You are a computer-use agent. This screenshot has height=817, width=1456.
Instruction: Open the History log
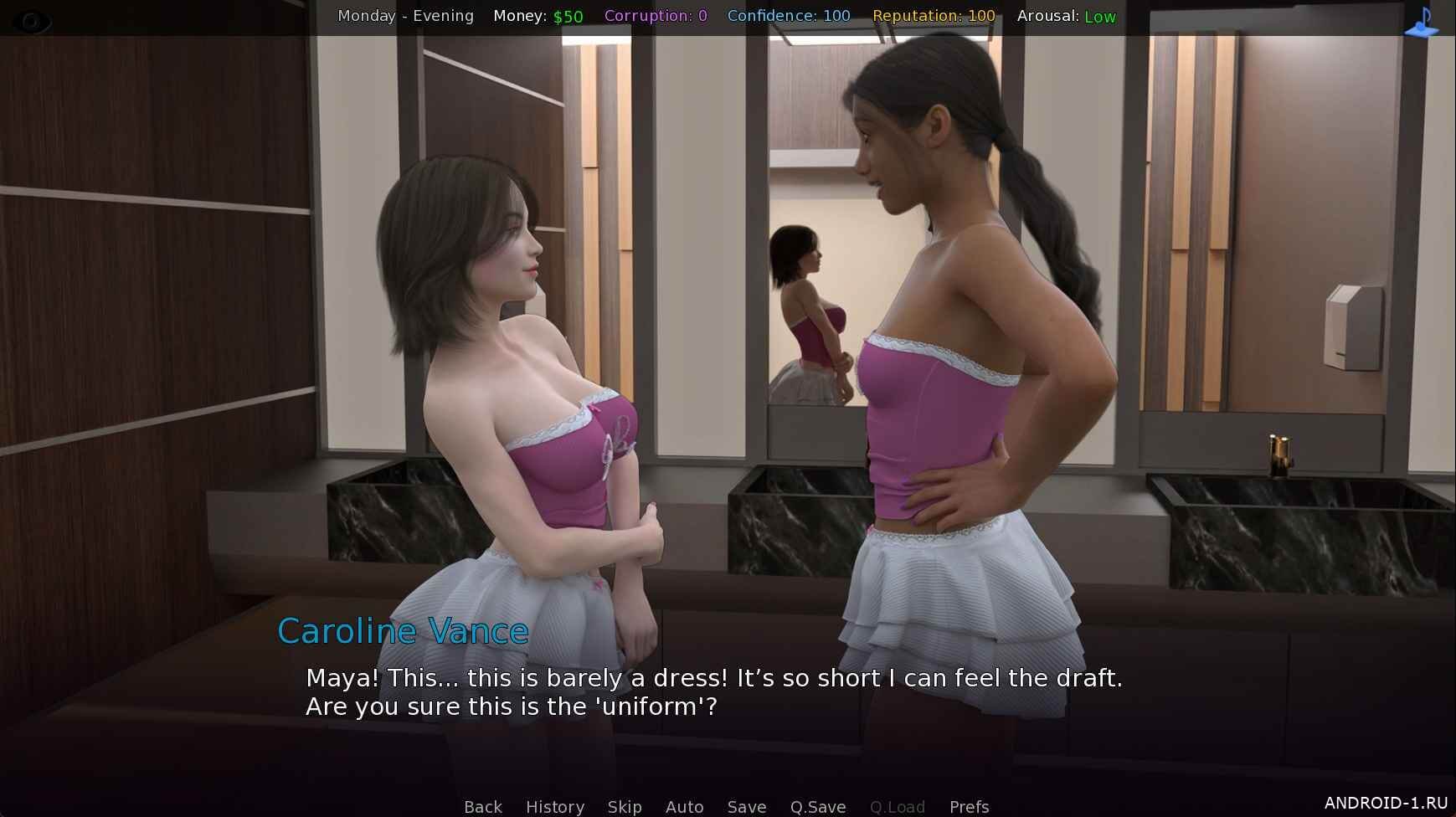[554, 806]
